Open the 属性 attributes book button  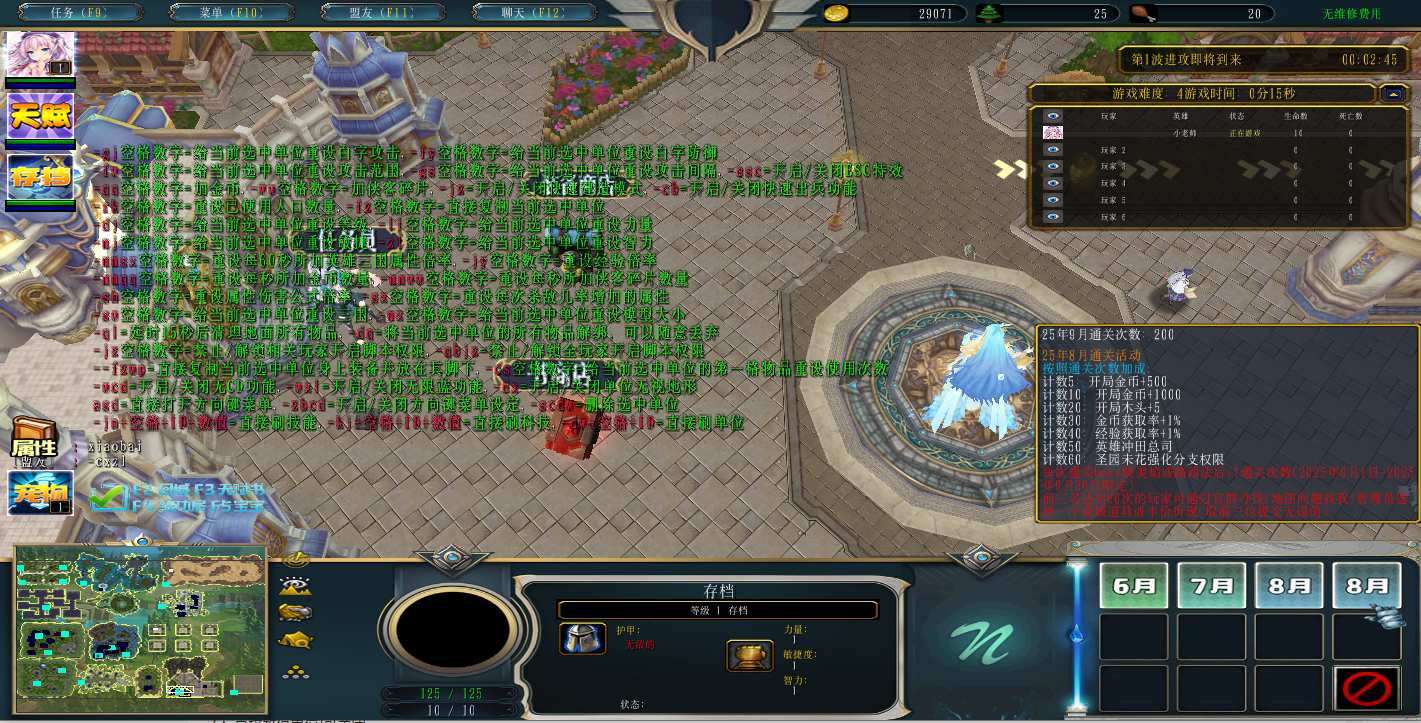pos(33,438)
